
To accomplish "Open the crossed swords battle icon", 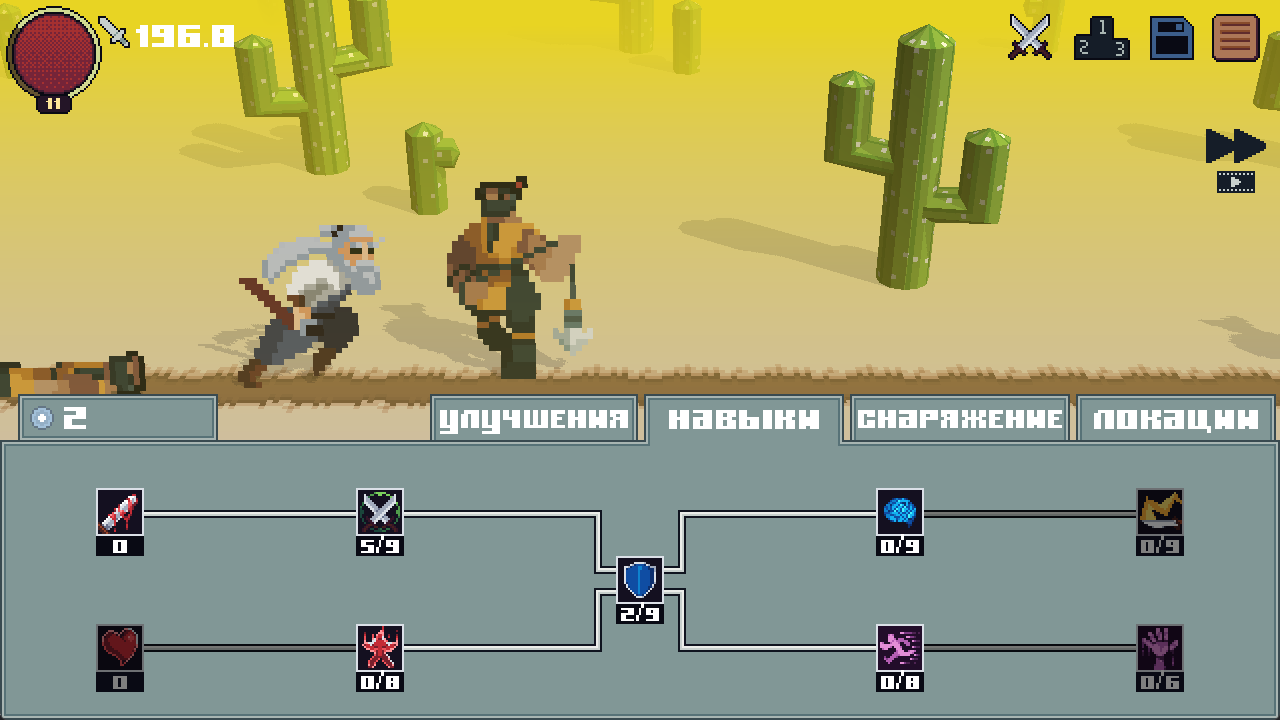I will pos(1030,38).
